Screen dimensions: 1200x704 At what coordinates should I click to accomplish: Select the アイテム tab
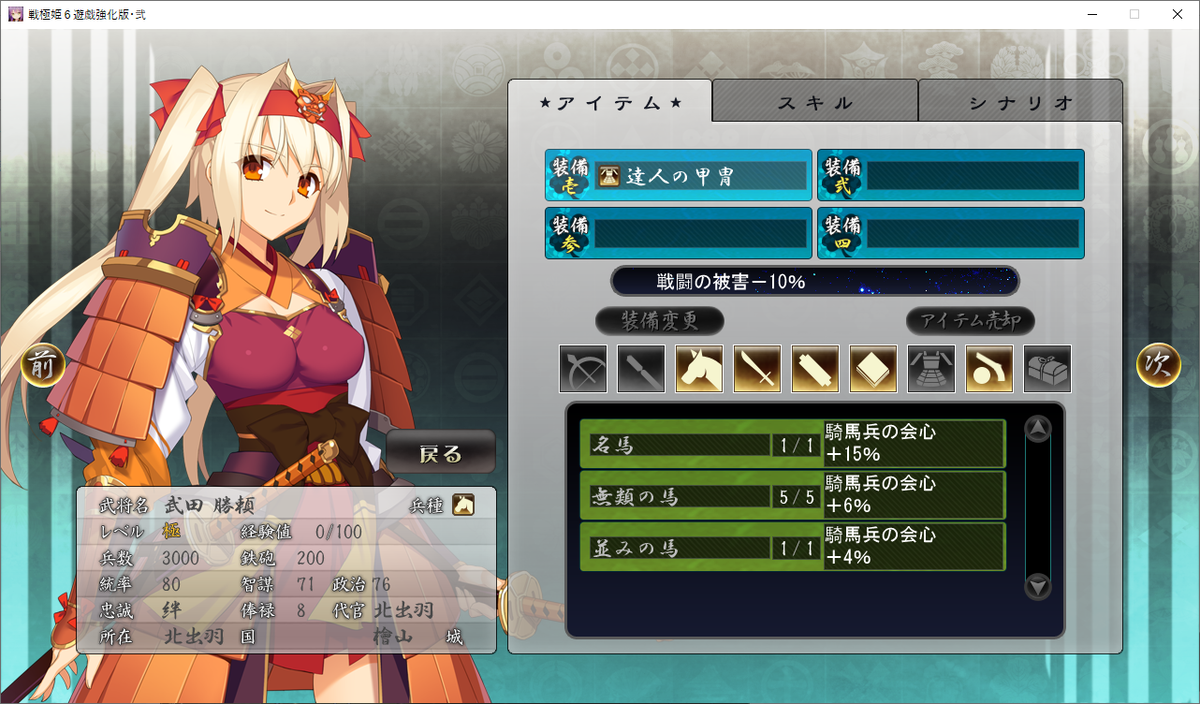tap(610, 102)
